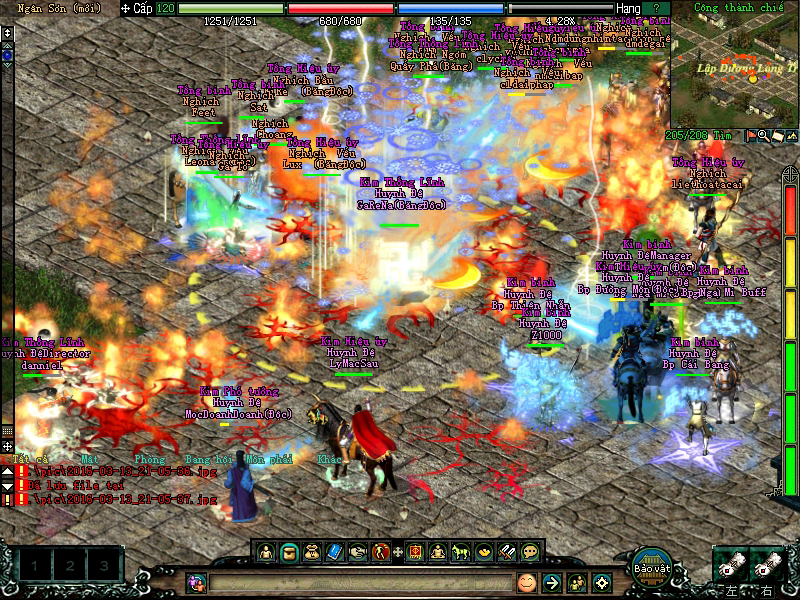Open the horse mount icon in toolbar
The height and width of the screenshot is (600, 800).
click(x=461, y=551)
